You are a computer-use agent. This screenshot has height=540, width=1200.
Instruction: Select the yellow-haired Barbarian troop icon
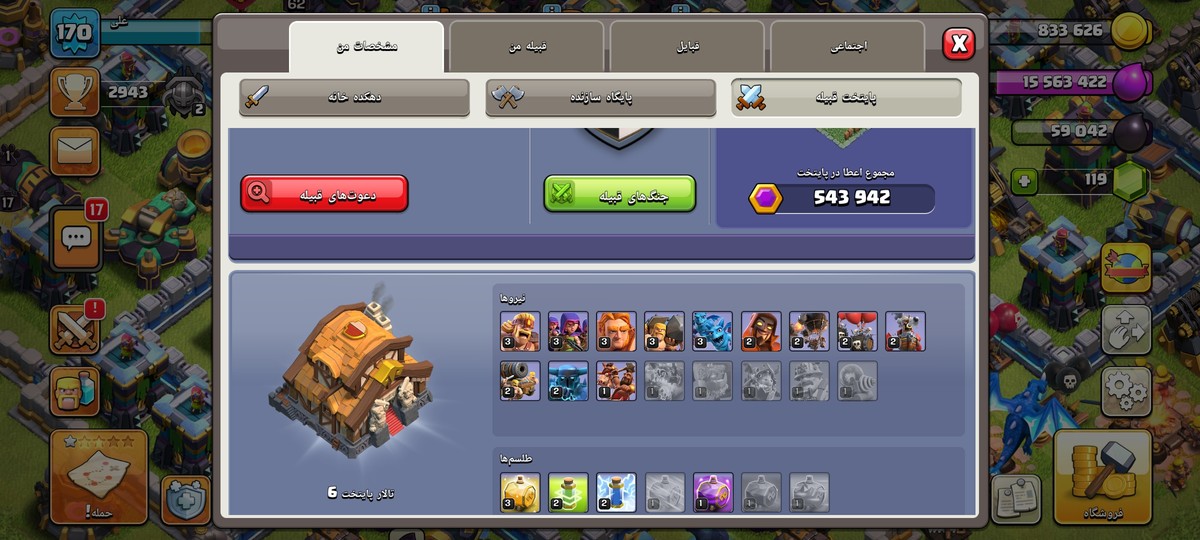coord(520,331)
